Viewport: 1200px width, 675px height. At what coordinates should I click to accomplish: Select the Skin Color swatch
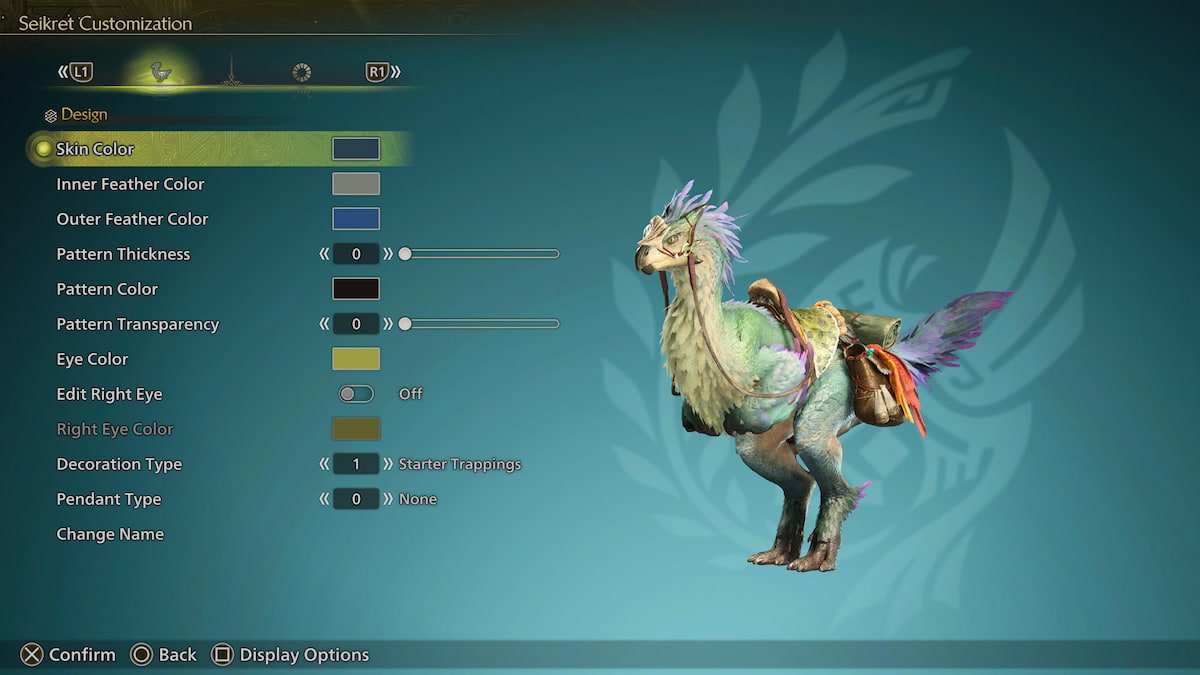coord(356,149)
